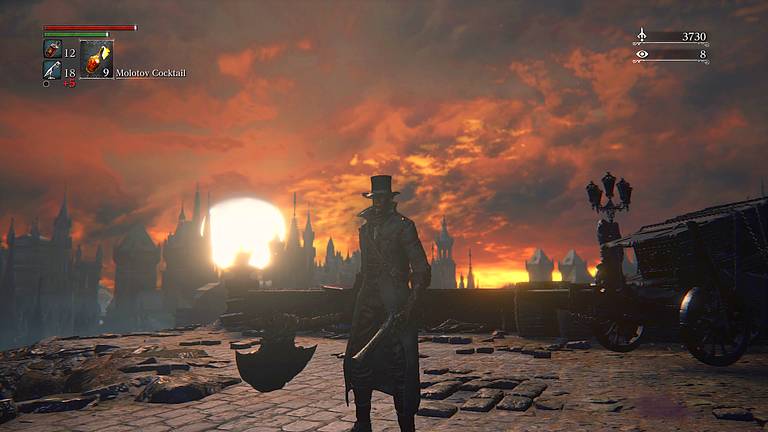768x432 pixels.
Task: Click the Quicksilver Bullets icon
Action: pyautogui.click(x=52, y=70)
